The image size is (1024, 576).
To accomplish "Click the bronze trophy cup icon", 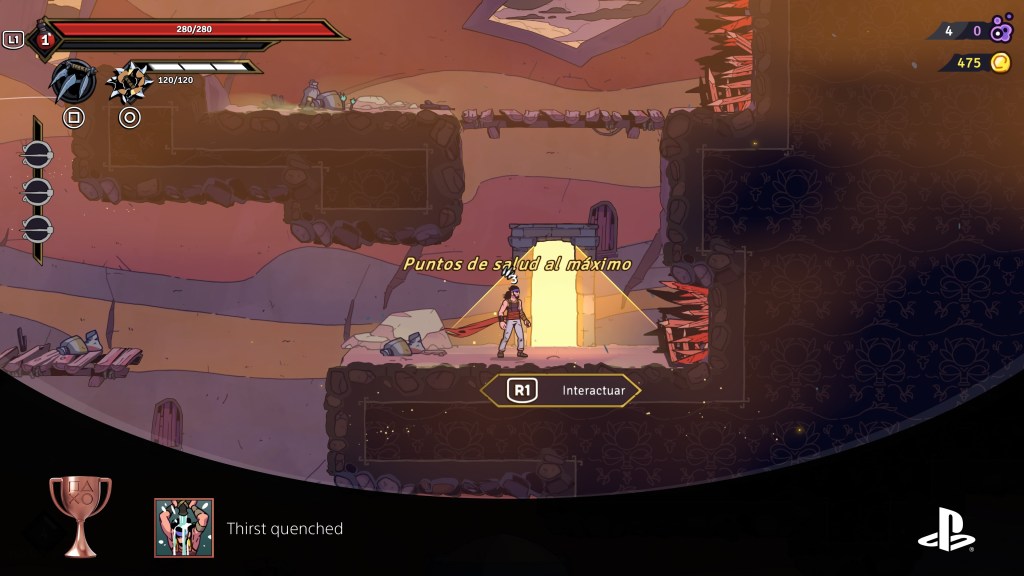I will tap(80, 516).
